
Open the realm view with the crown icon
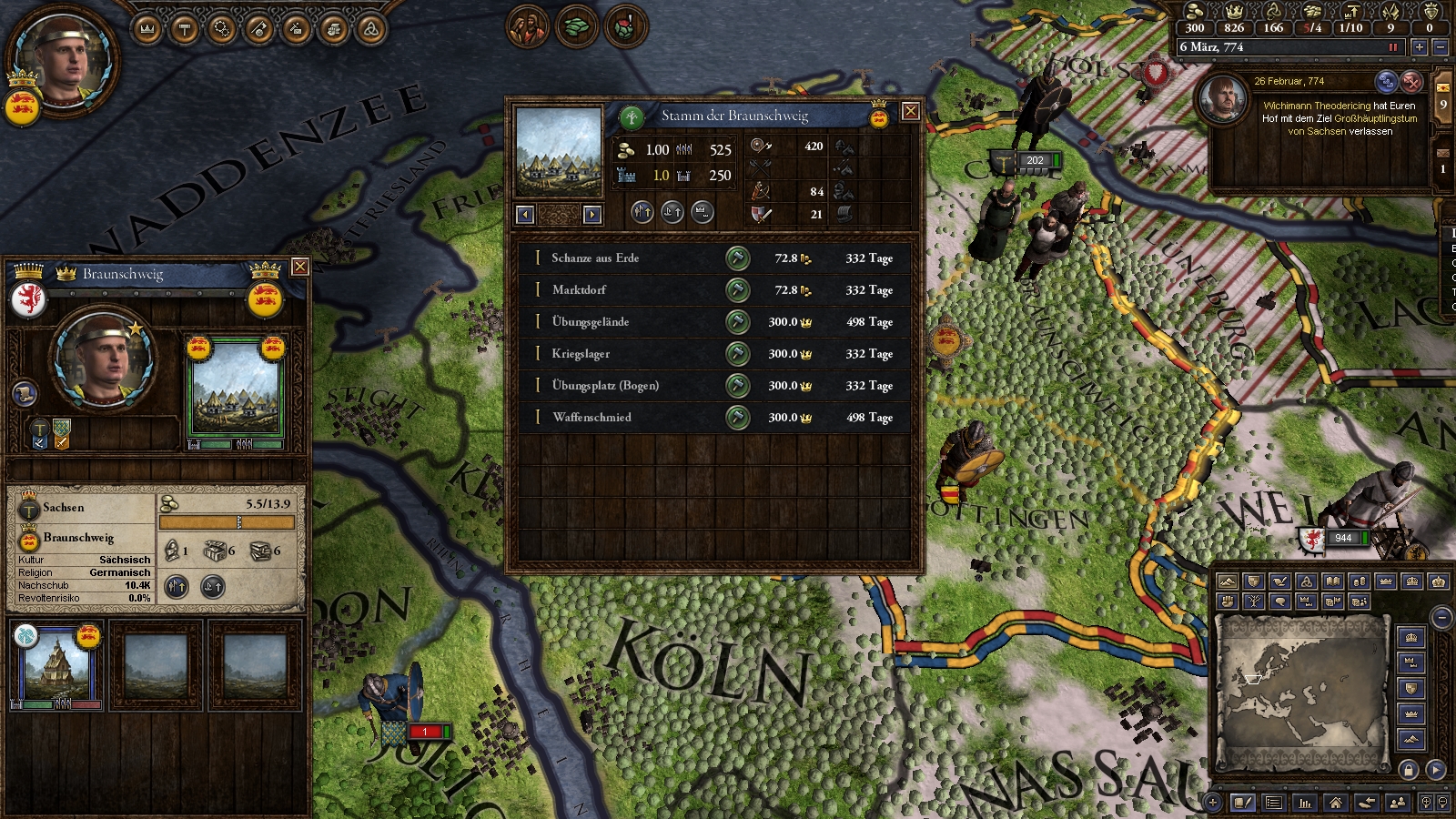[x=147, y=30]
